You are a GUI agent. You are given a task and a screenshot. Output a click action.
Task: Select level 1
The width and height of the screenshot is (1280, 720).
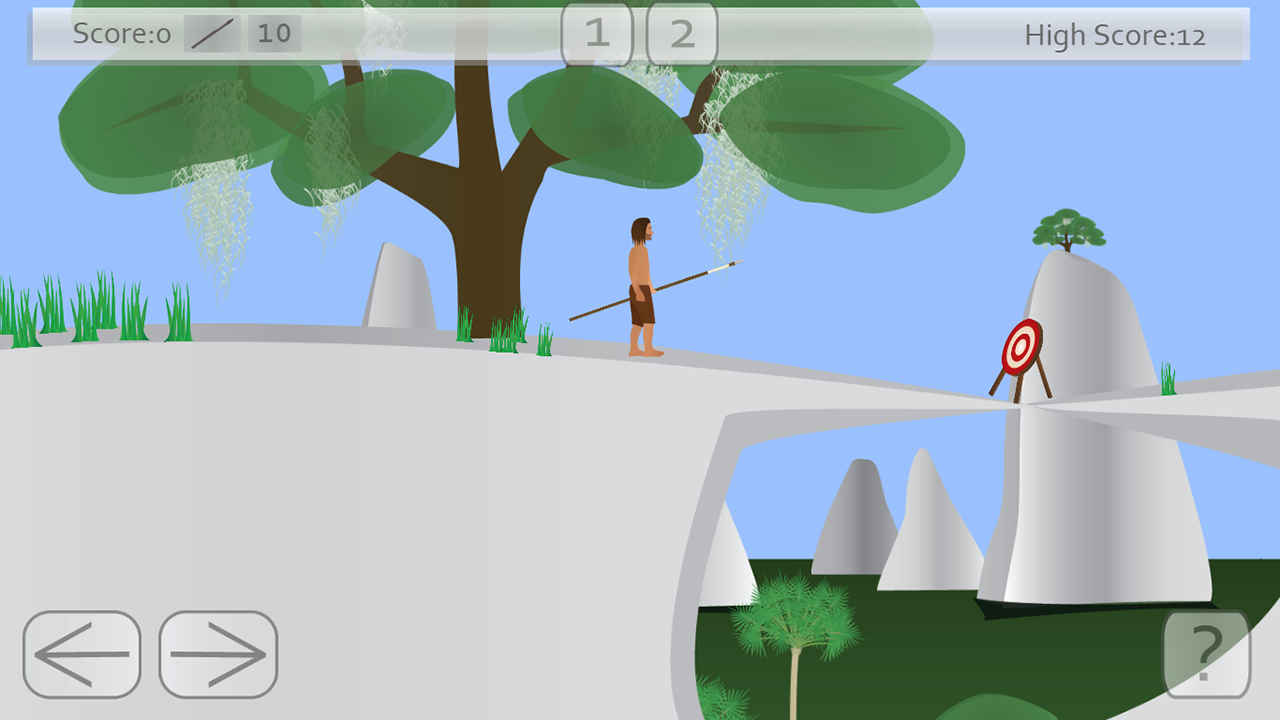pos(598,34)
